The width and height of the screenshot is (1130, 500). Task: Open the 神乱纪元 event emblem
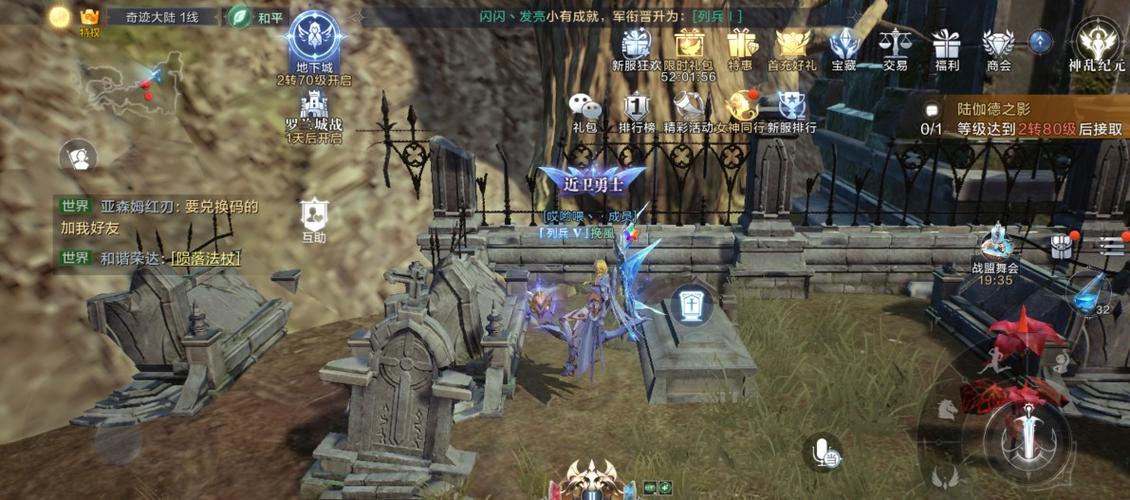(1097, 43)
